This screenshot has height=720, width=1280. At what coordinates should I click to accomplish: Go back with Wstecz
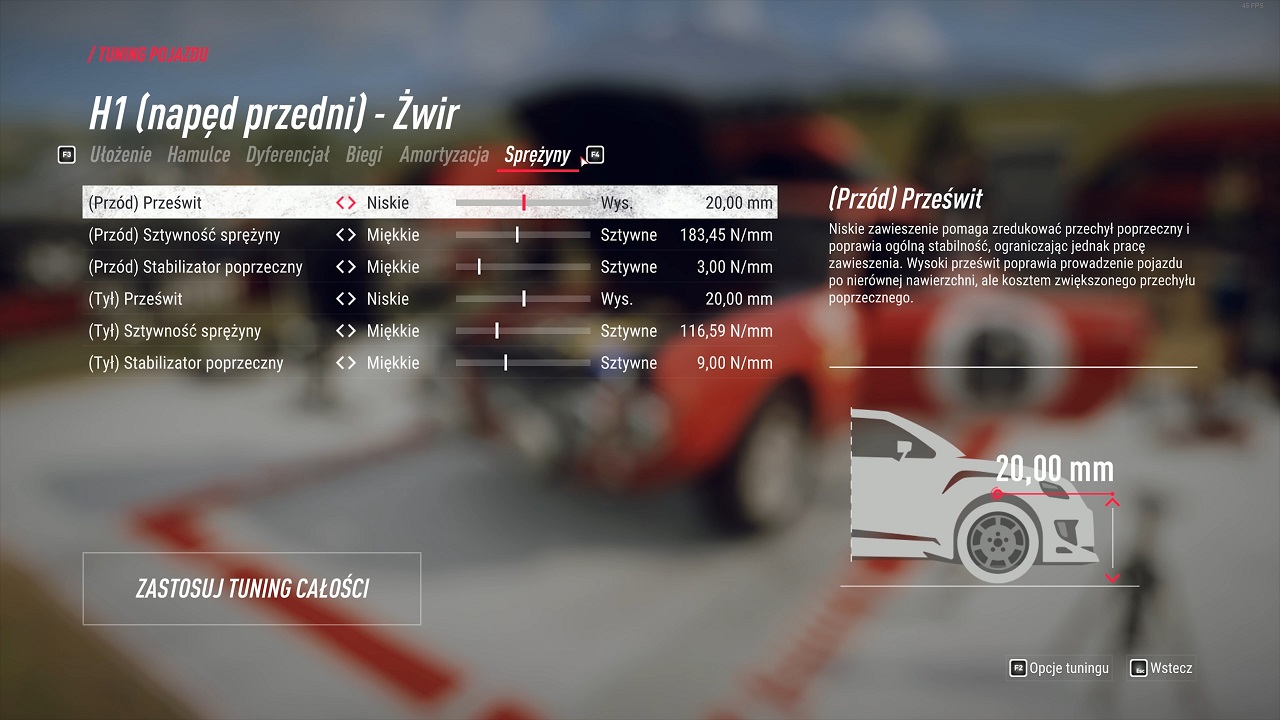click(1161, 668)
